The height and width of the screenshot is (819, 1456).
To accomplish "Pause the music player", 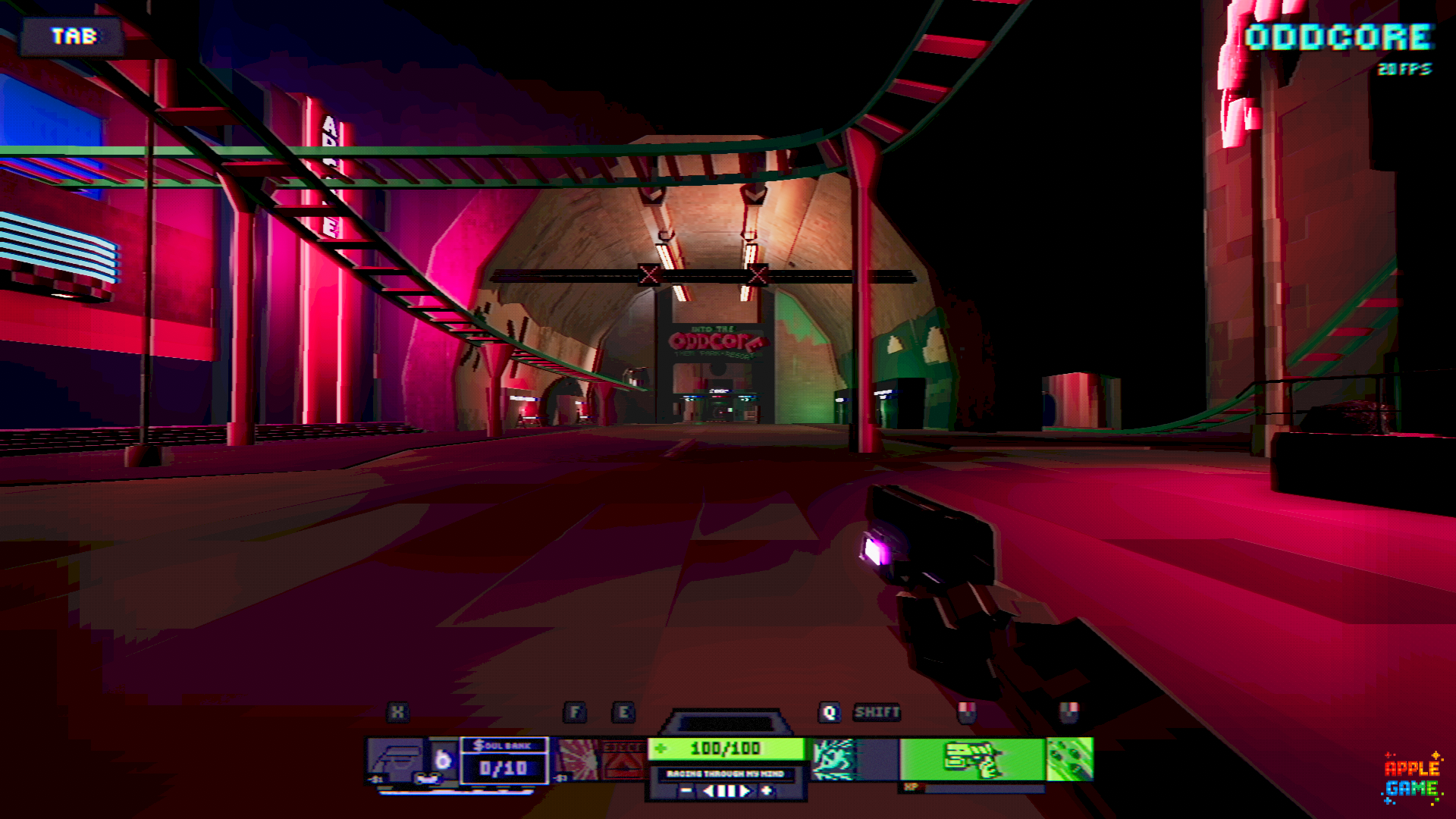I will [727, 791].
